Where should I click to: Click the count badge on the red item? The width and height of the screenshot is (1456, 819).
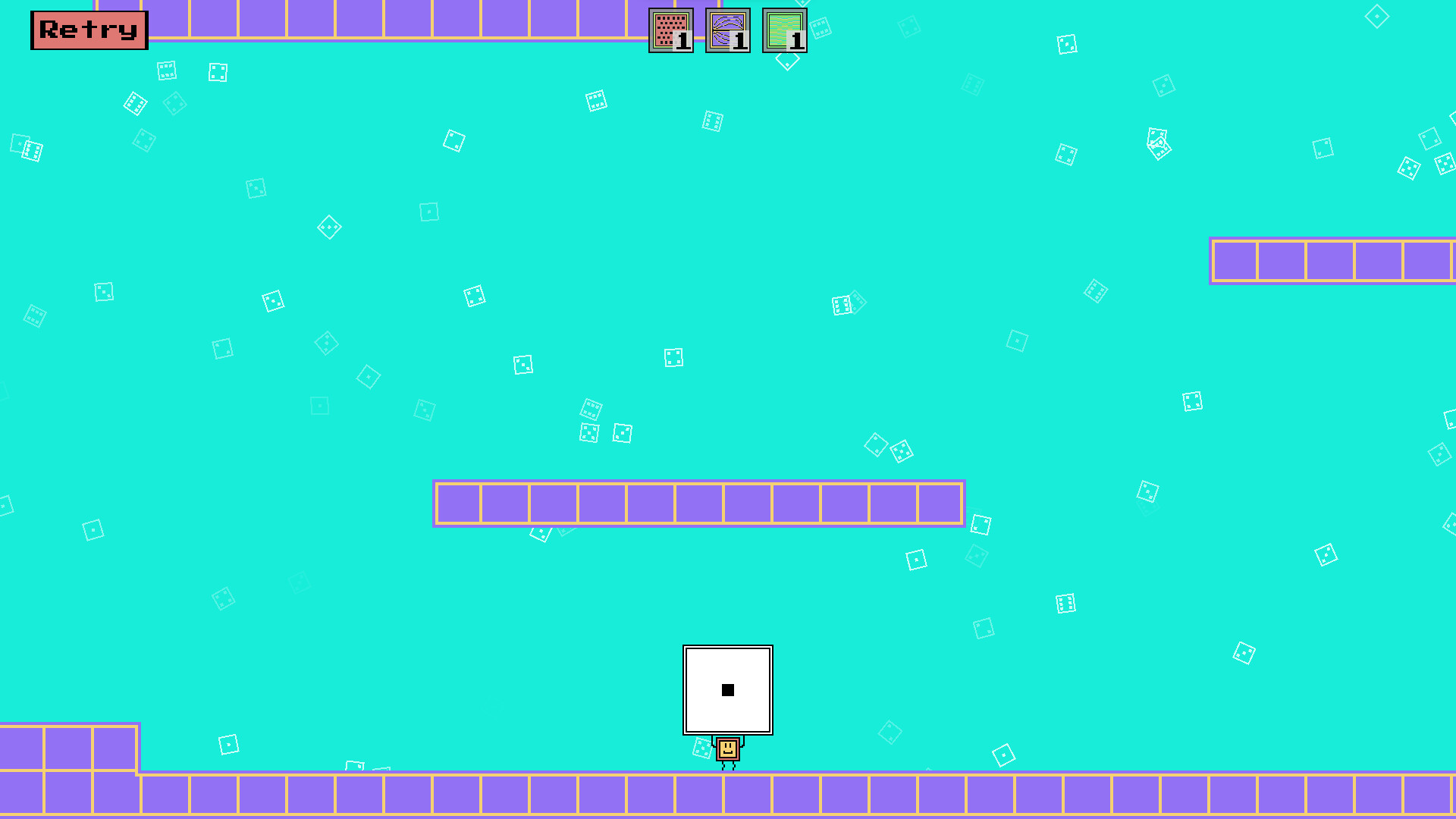pos(681,41)
